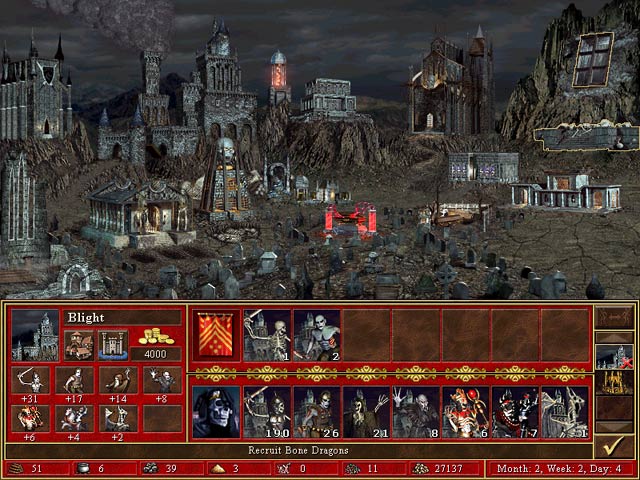Select the garrison stack of 2 zombies
Image resolution: width=640 pixels, height=480 pixels.
(x=316, y=334)
